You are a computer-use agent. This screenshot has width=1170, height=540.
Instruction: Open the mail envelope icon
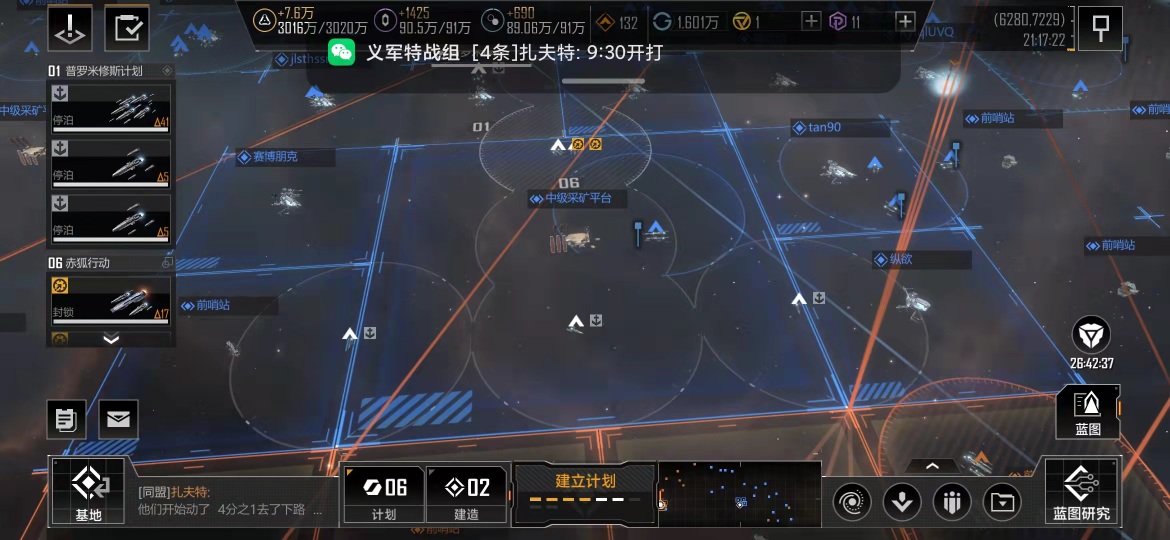[x=118, y=419]
